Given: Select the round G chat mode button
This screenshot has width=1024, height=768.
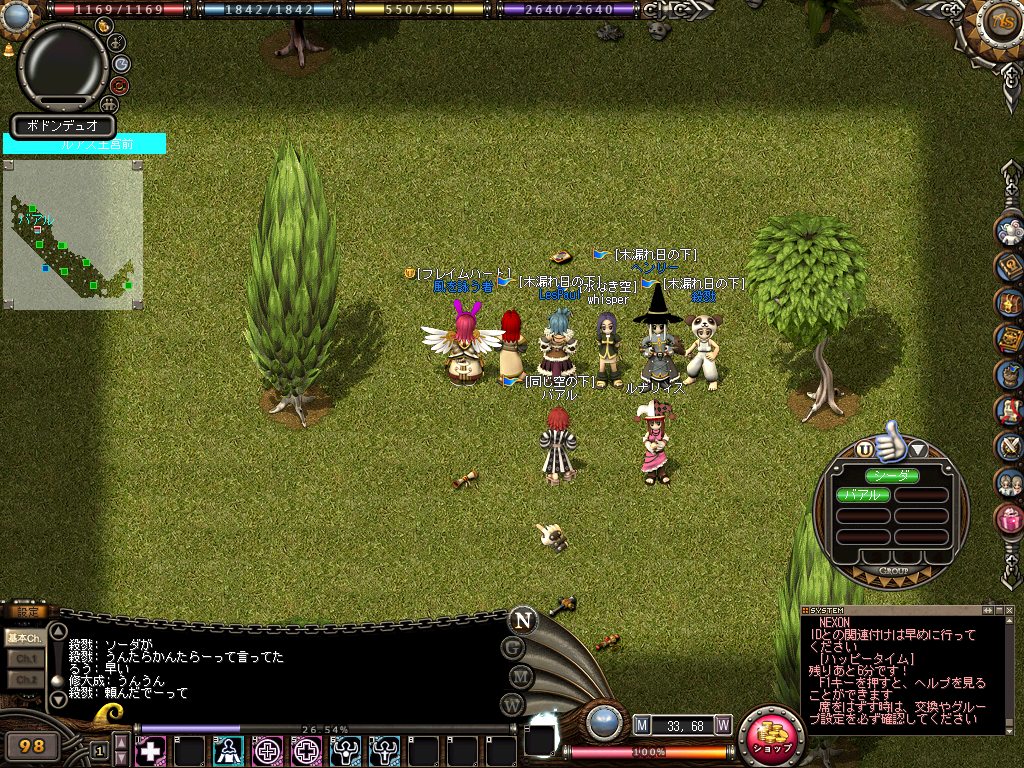Looking at the screenshot, I should pyautogui.click(x=513, y=647).
